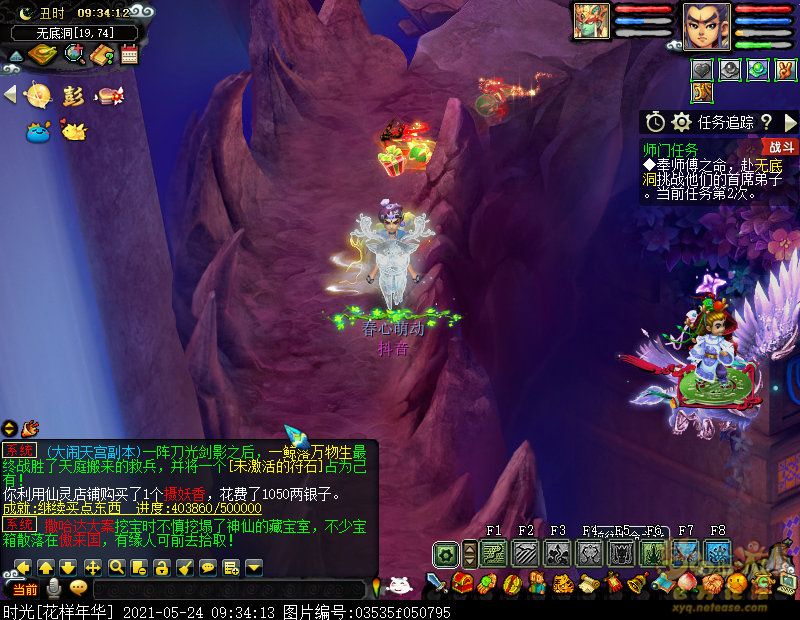Click the player character portrait

tap(706, 25)
